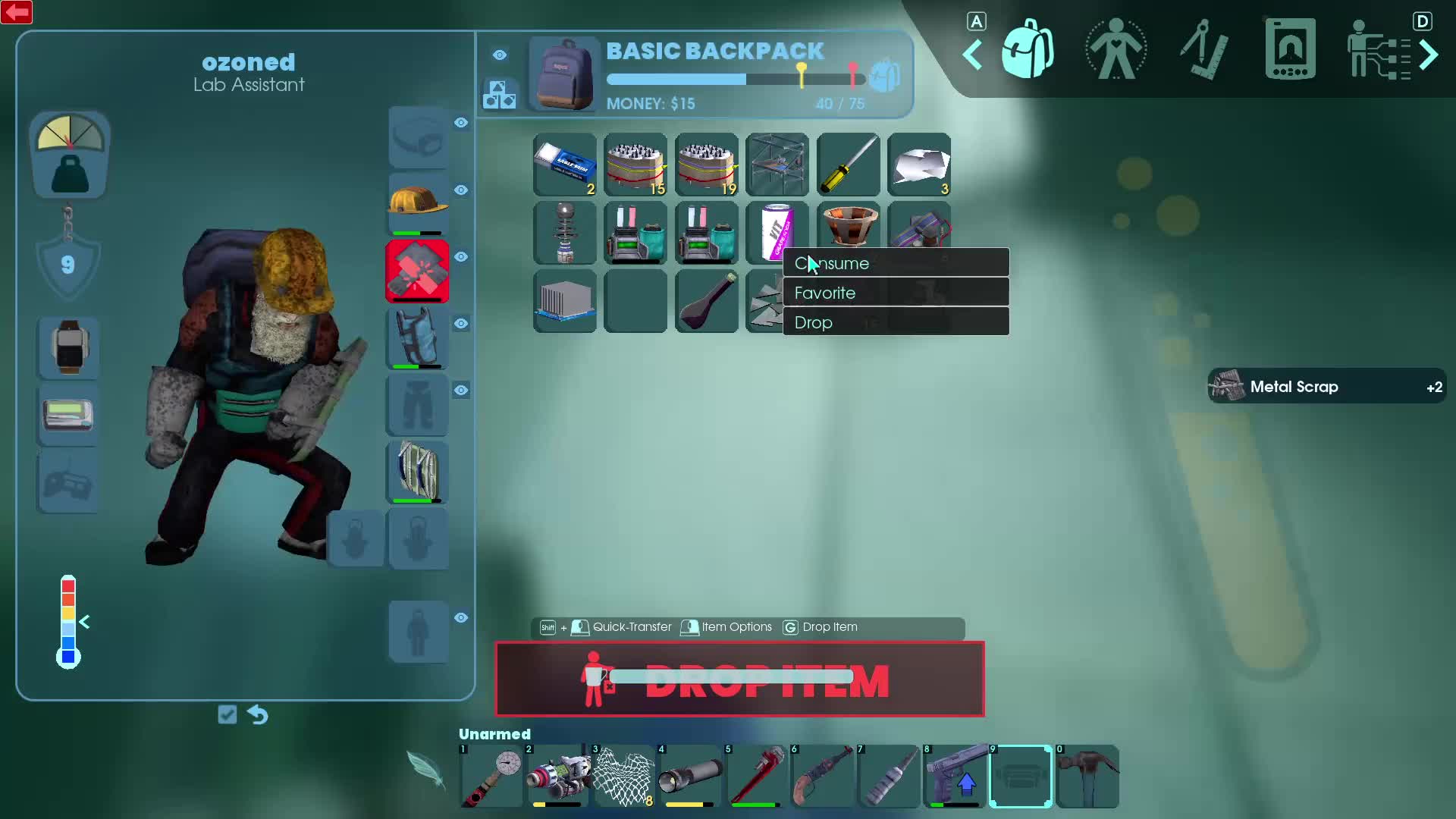Screen dimensions: 1456x819
Task: Select the flashlight in the hotbar
Action: [x=691, y=777]
